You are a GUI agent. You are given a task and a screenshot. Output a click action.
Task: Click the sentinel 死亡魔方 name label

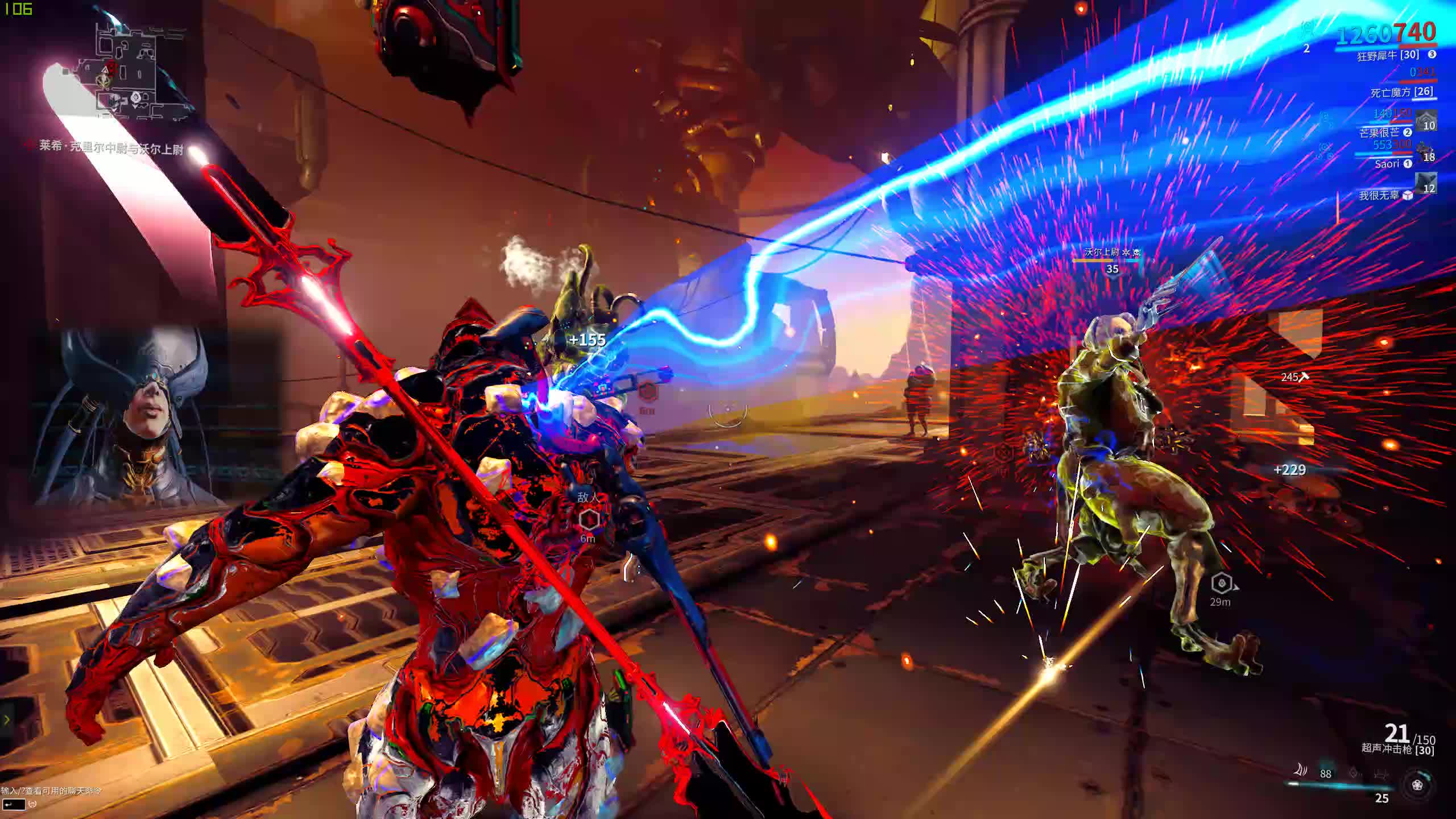coord(1401,92)
